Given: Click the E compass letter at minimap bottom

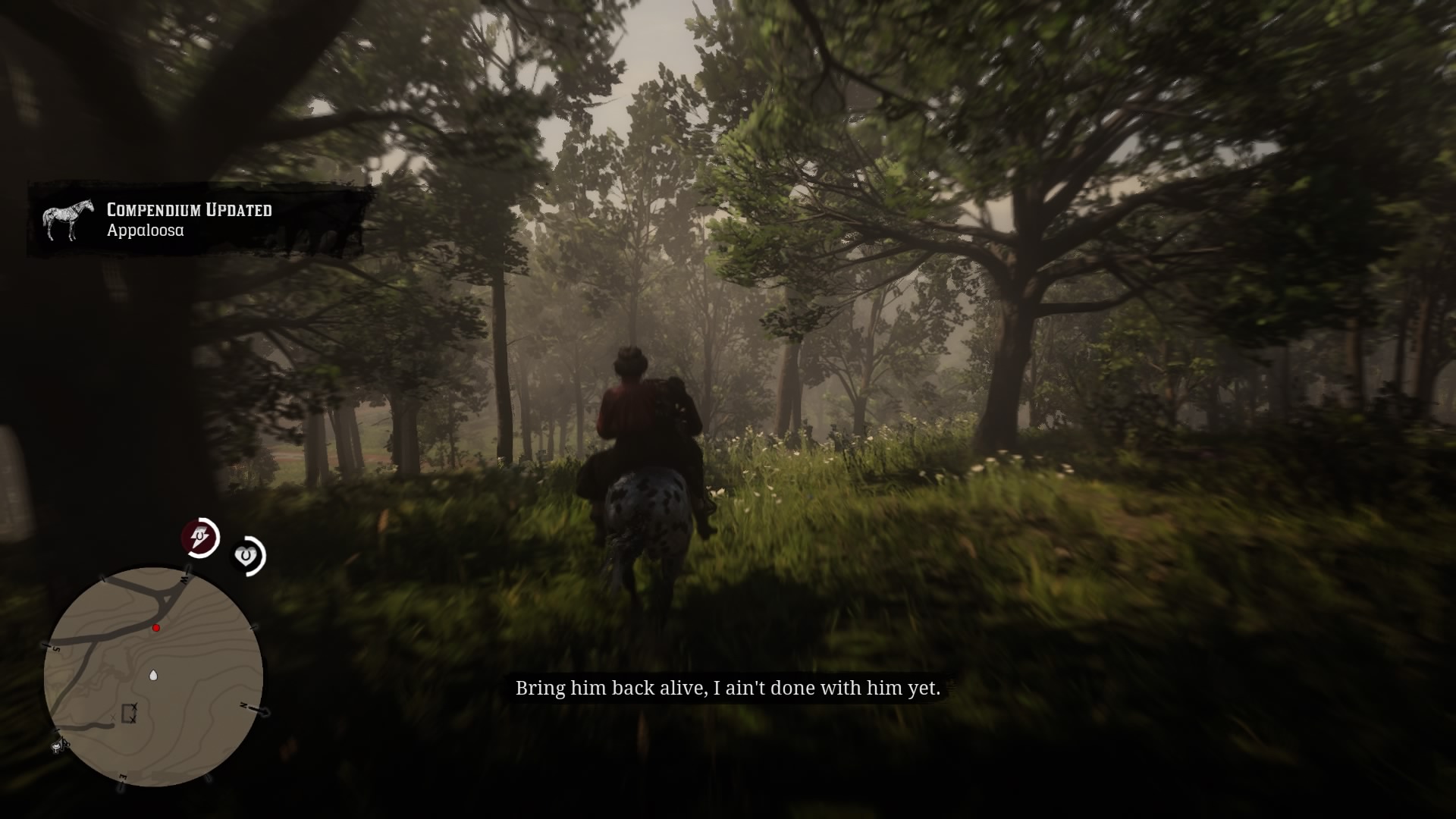Looking at the screenshot, I should click(x=124, y=777).
